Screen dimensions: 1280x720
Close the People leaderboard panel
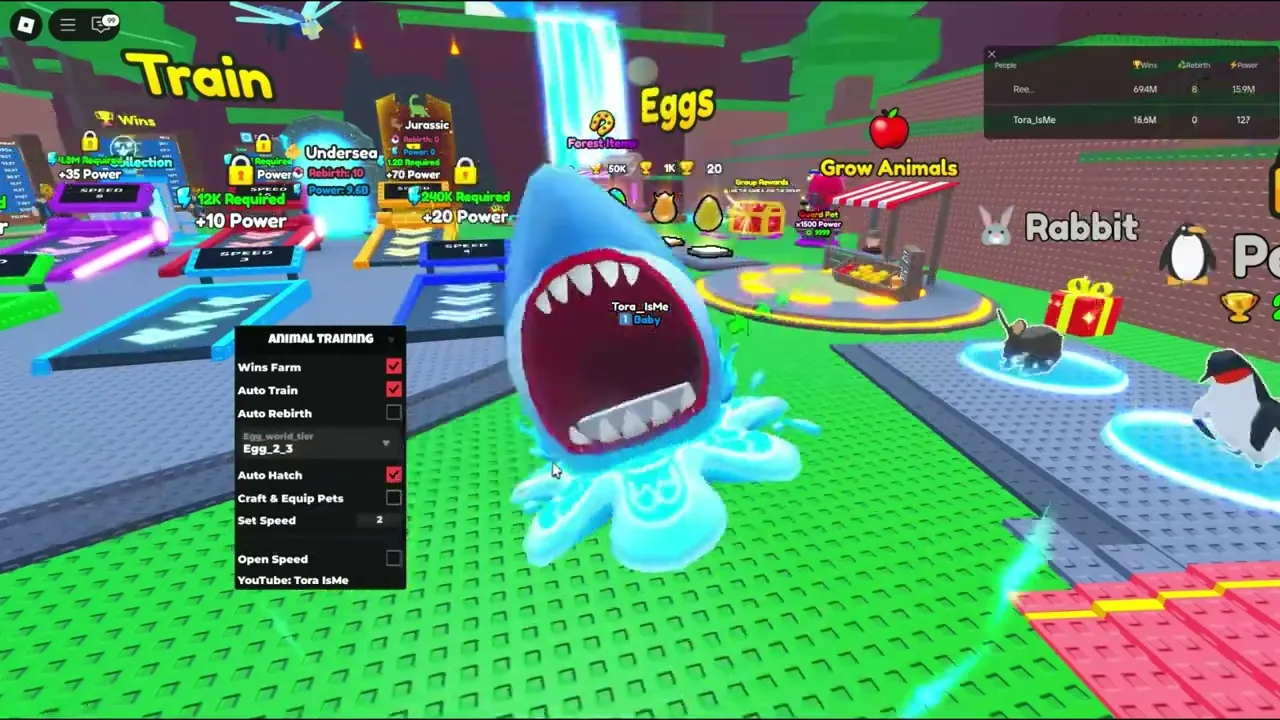[x=992, y=54]
